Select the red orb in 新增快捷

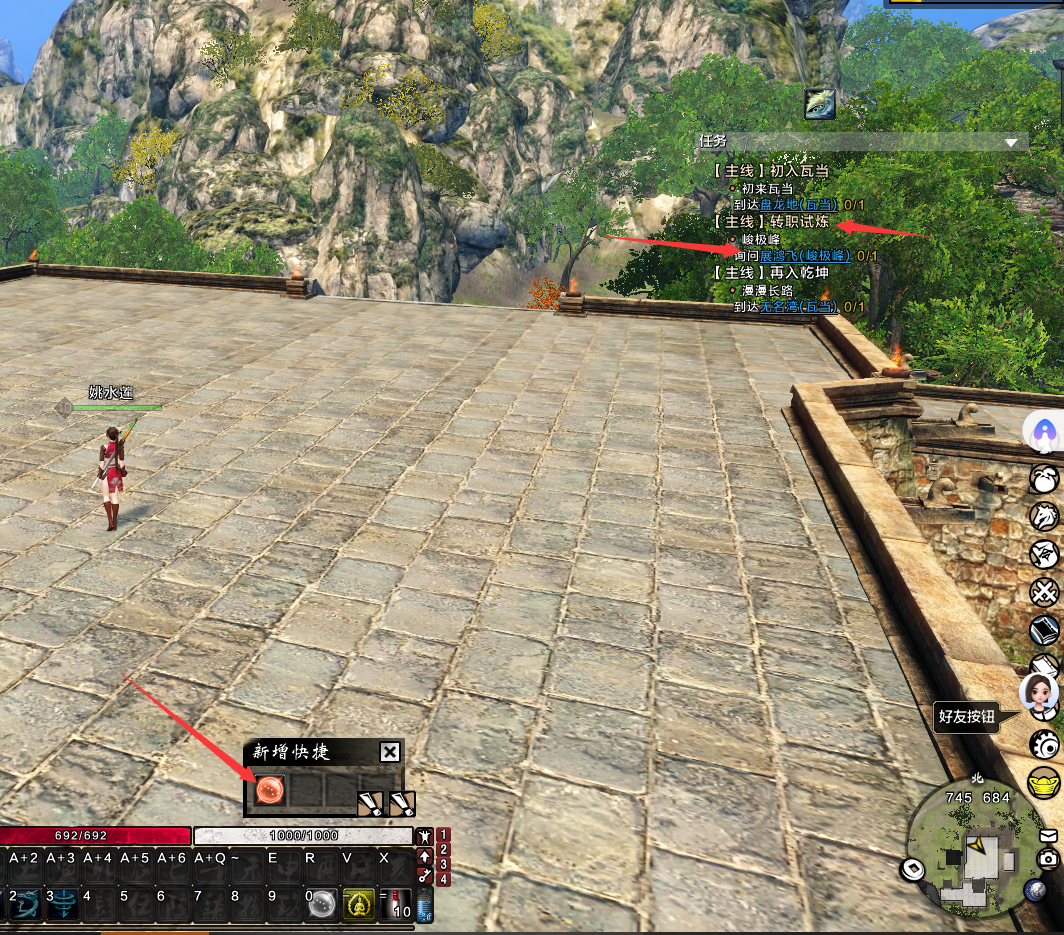[270, 790]
